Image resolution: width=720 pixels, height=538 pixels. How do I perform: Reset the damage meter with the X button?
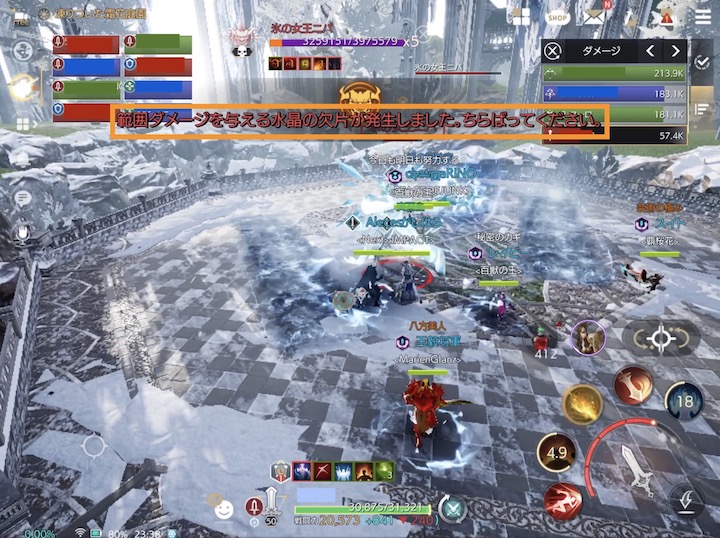point(553,51)
